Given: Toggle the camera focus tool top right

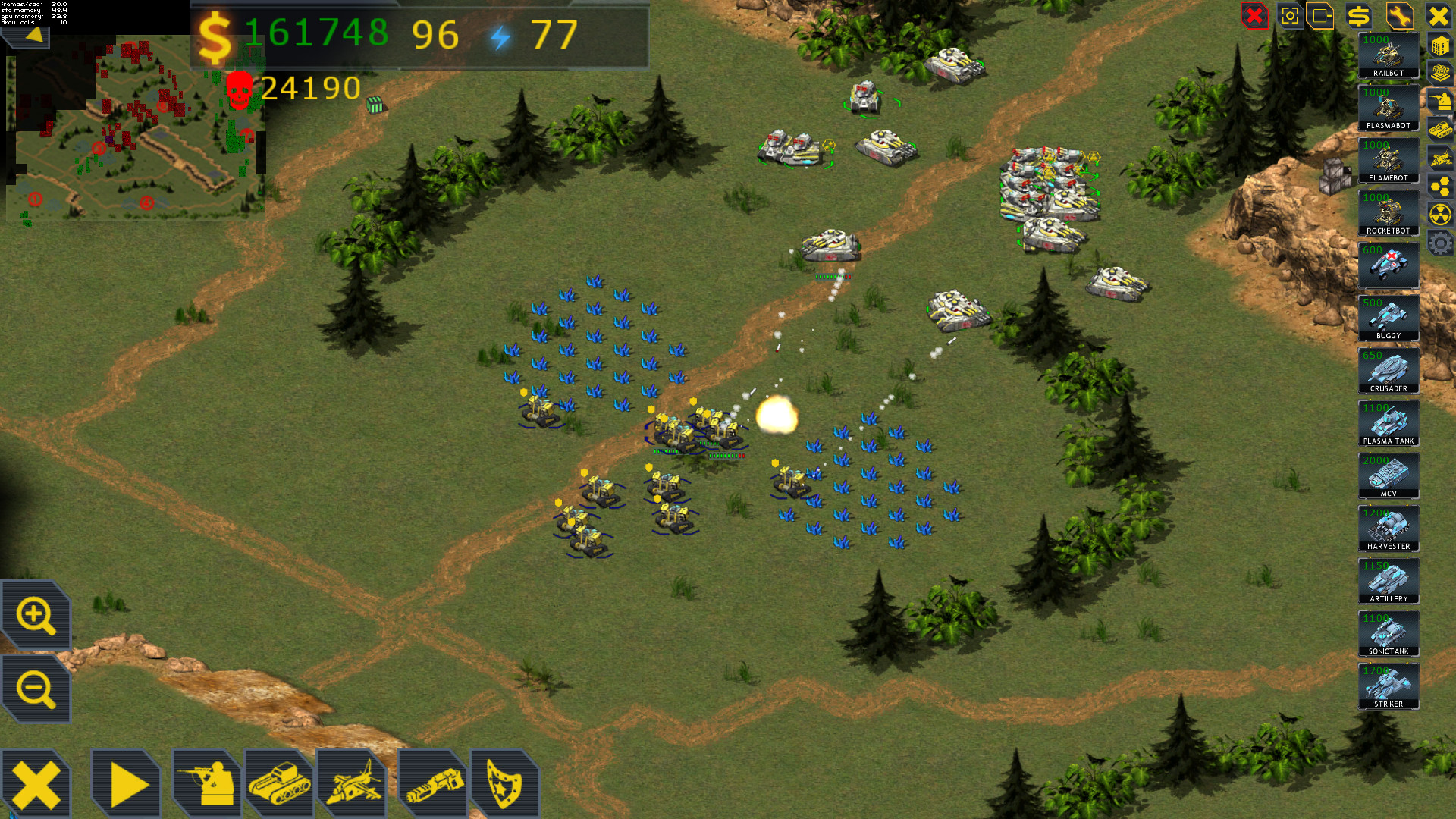Looking at the screenshot, I should pyautogui.click(x=1291, y=17).
